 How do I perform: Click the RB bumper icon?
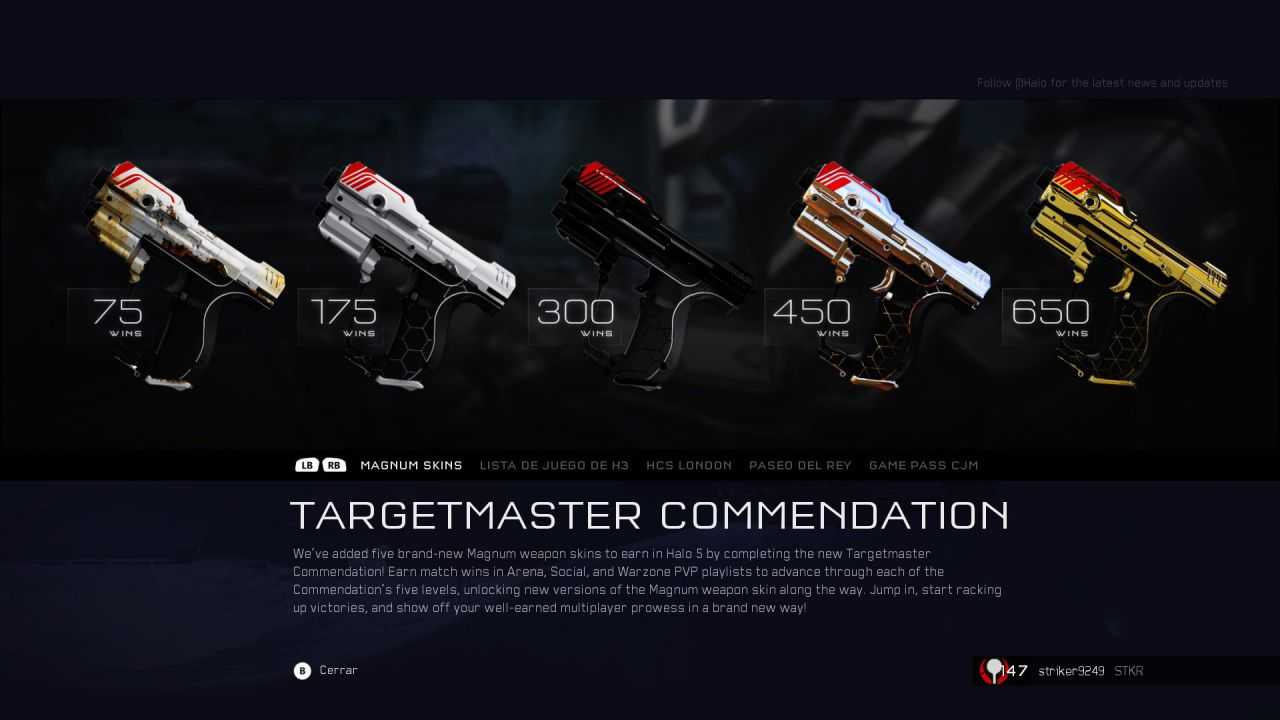[x=333, y=464]
